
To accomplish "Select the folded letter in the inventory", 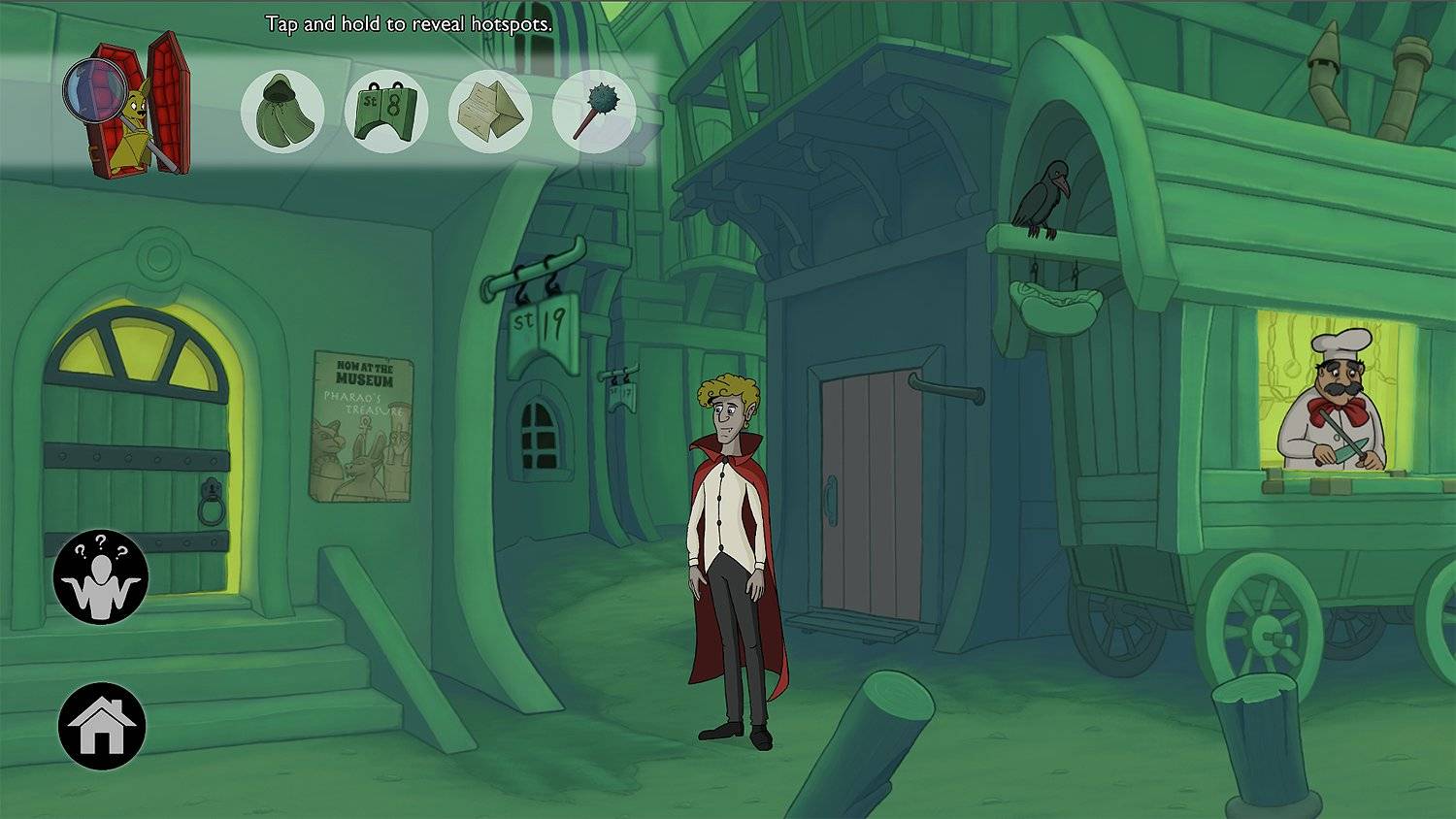I will (491, 111).
